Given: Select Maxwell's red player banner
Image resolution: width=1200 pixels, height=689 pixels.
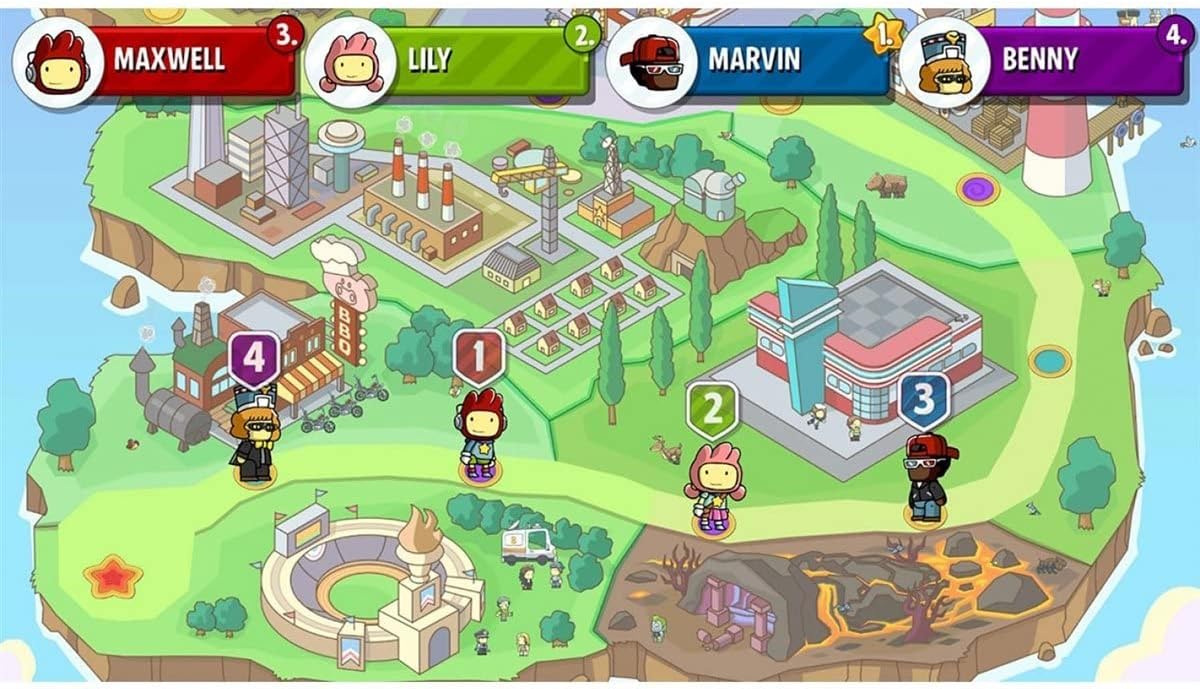Looking at the screenshot, I should point(170,60).
